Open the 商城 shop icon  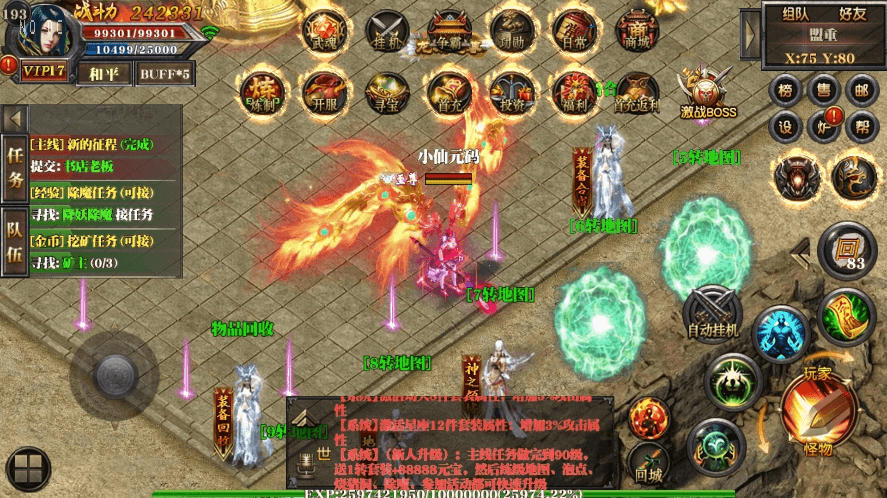click(636, 33)
